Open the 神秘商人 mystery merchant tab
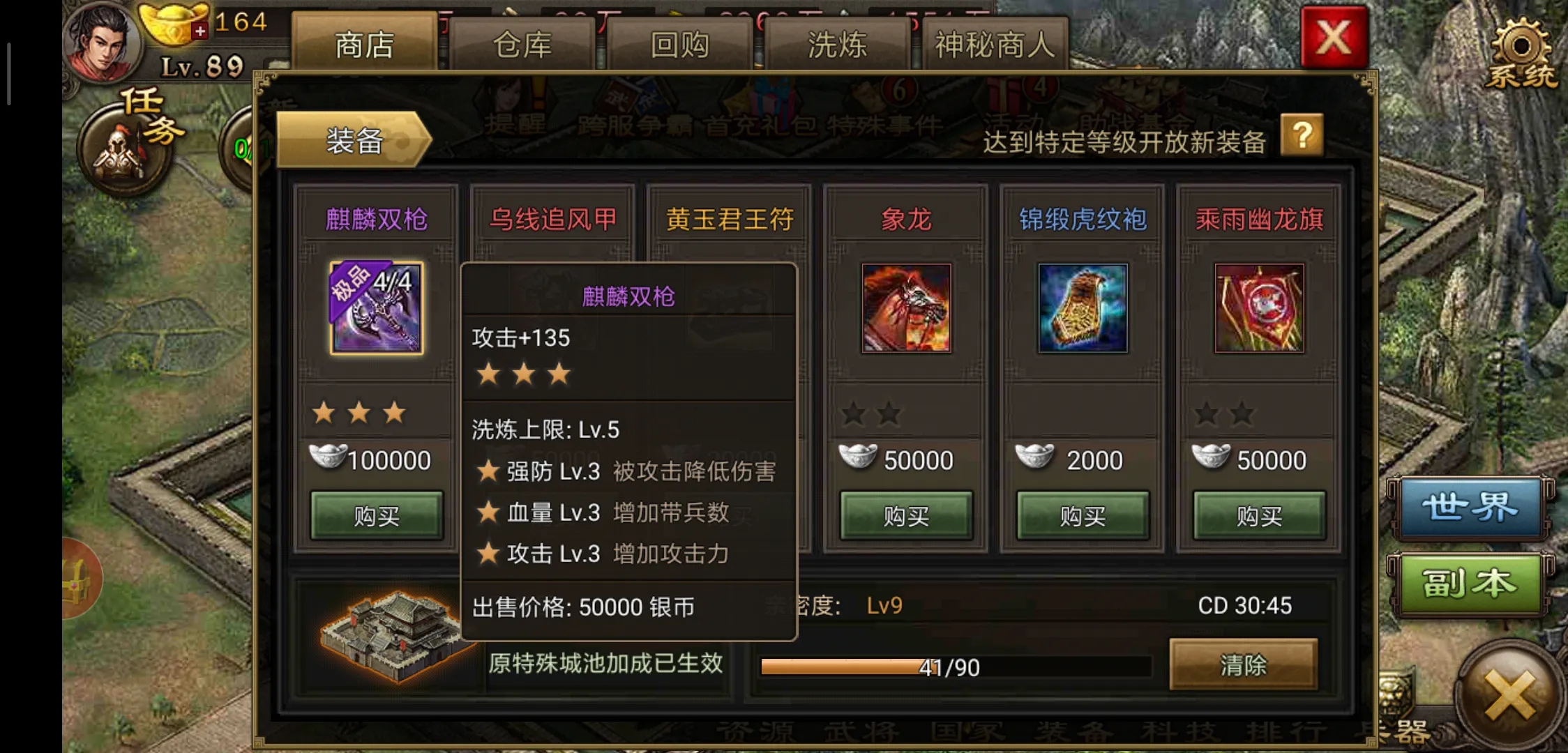 [994, 43]
